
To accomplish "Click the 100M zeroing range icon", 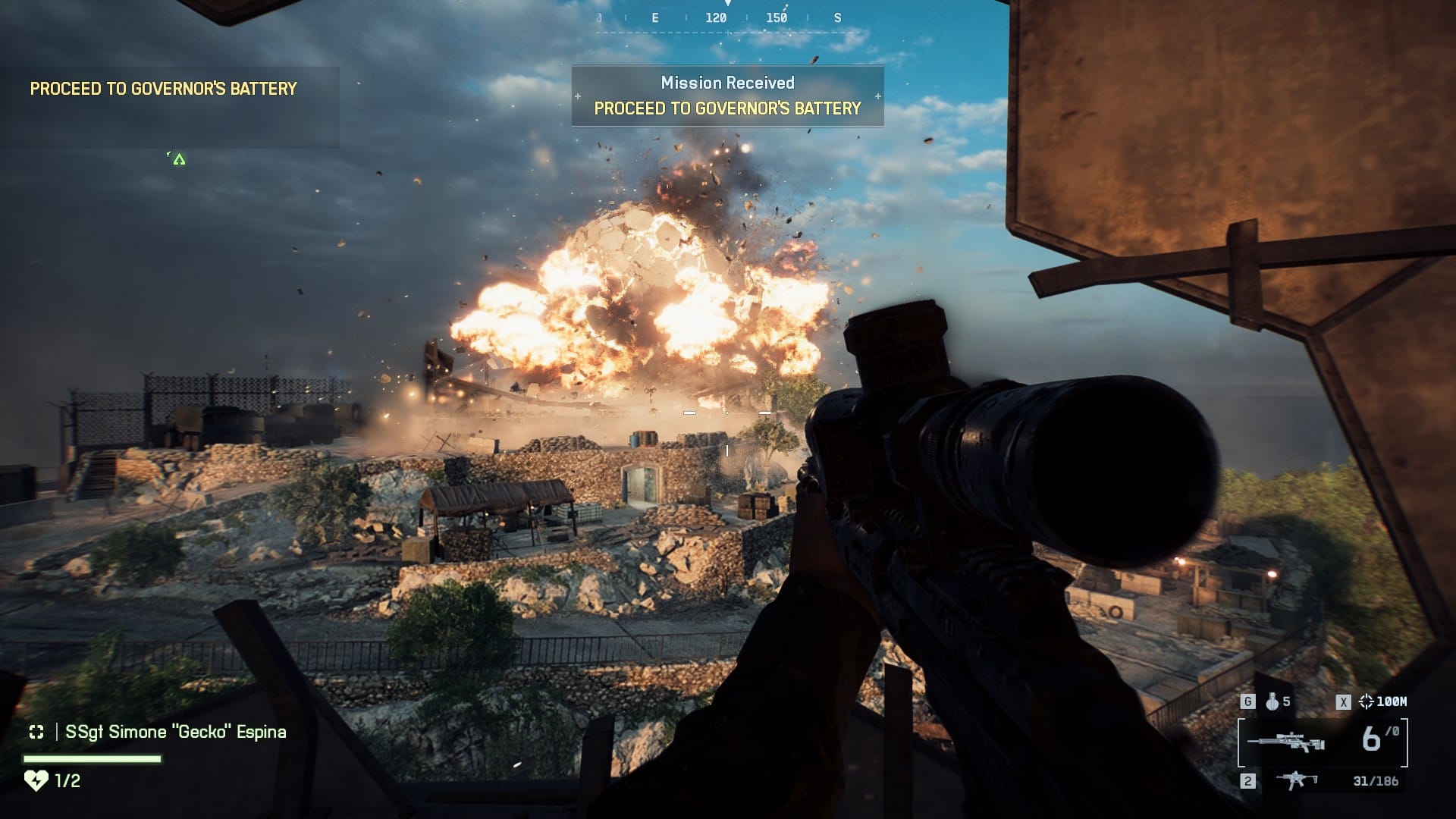I will (x=1367, y=702).
